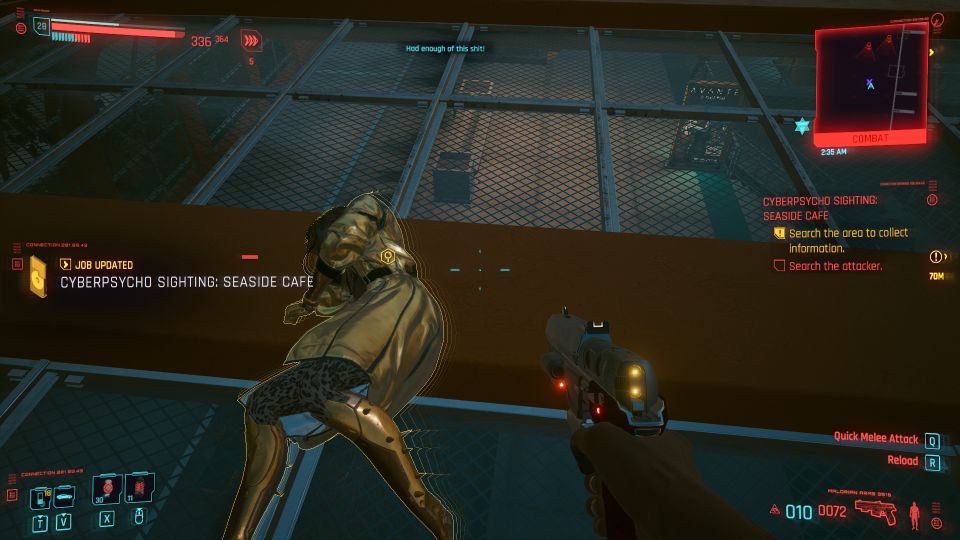Open the combat minimap
Viewport: 960px width, 540px height.
tap(870, 78)
